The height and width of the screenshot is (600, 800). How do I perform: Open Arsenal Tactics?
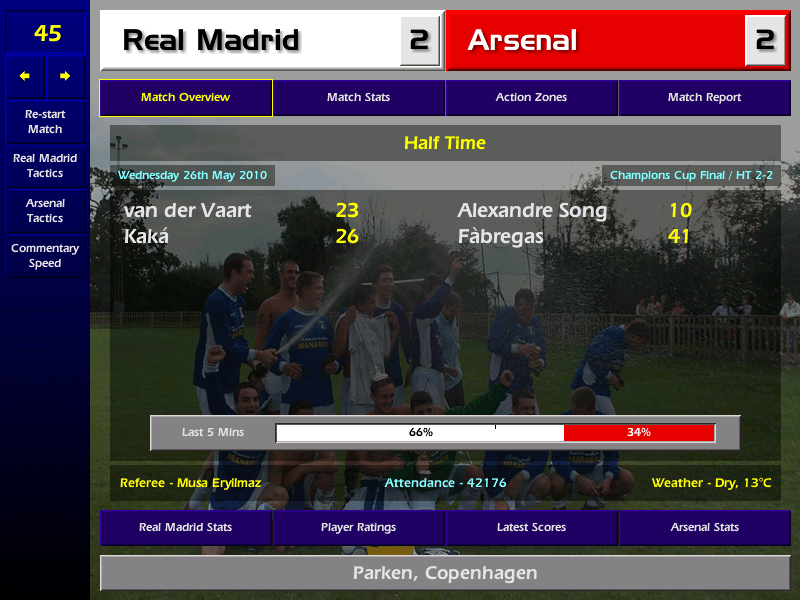45,210
